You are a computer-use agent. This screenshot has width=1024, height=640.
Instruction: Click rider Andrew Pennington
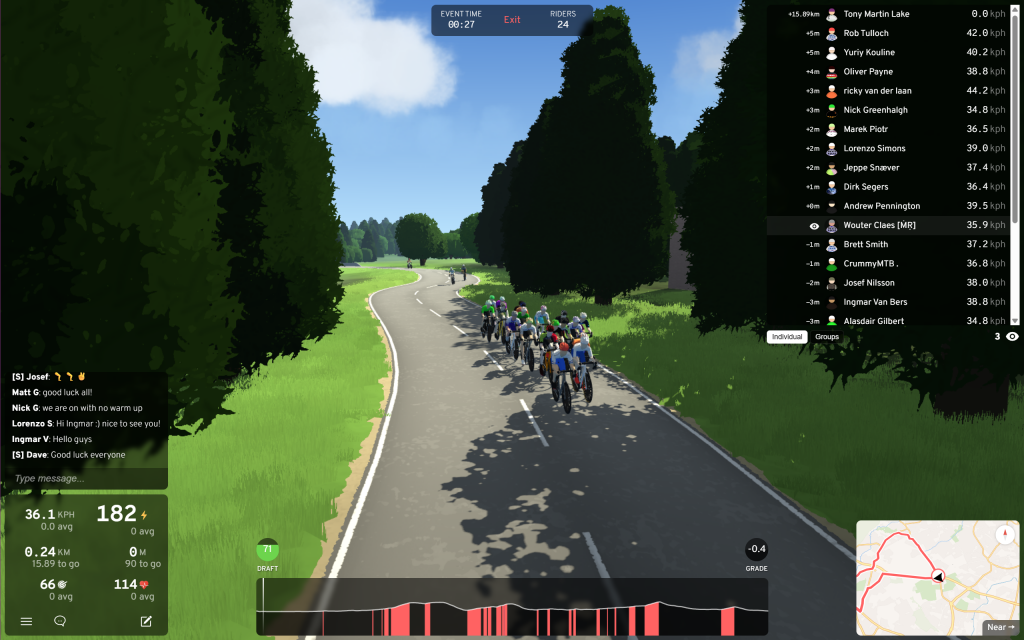click(881, 206)
